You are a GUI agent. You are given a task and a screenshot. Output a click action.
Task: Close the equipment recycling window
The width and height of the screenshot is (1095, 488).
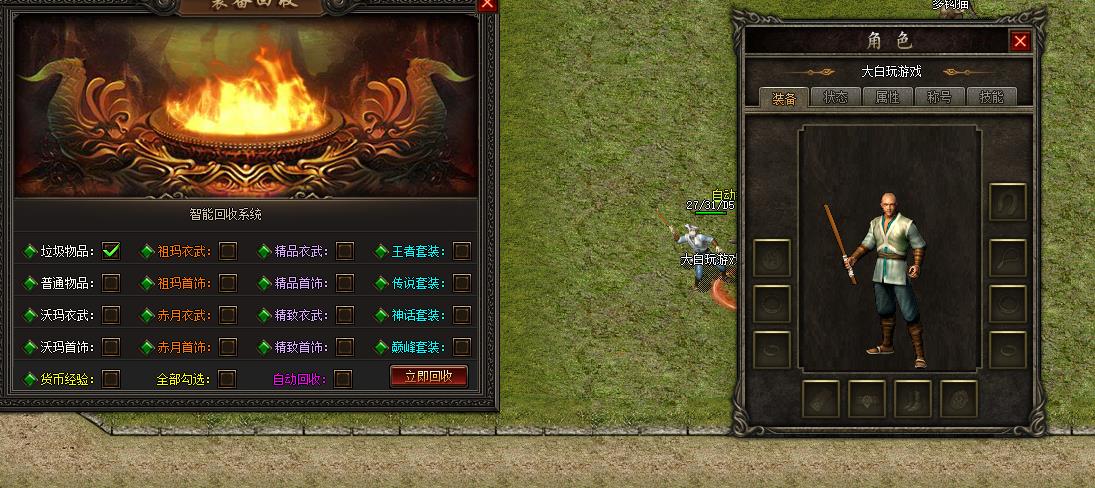487,3
